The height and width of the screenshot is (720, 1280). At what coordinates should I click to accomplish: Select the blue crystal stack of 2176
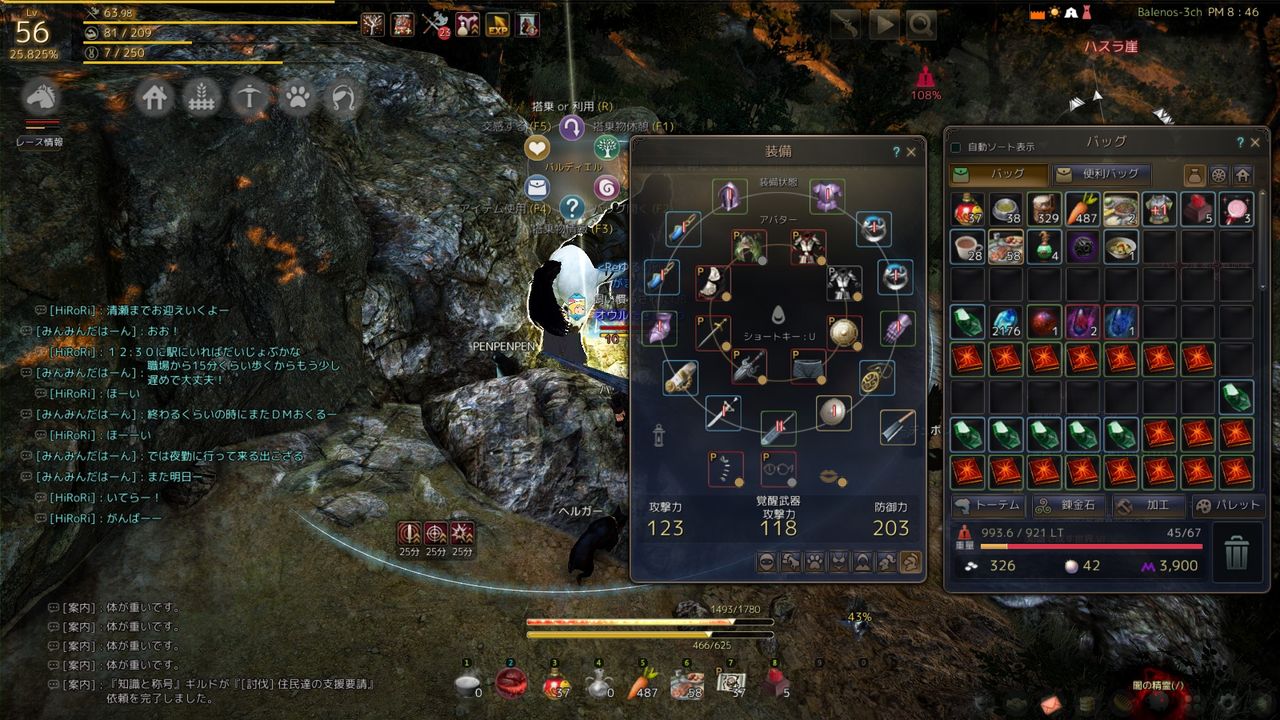pos(1005,323)
